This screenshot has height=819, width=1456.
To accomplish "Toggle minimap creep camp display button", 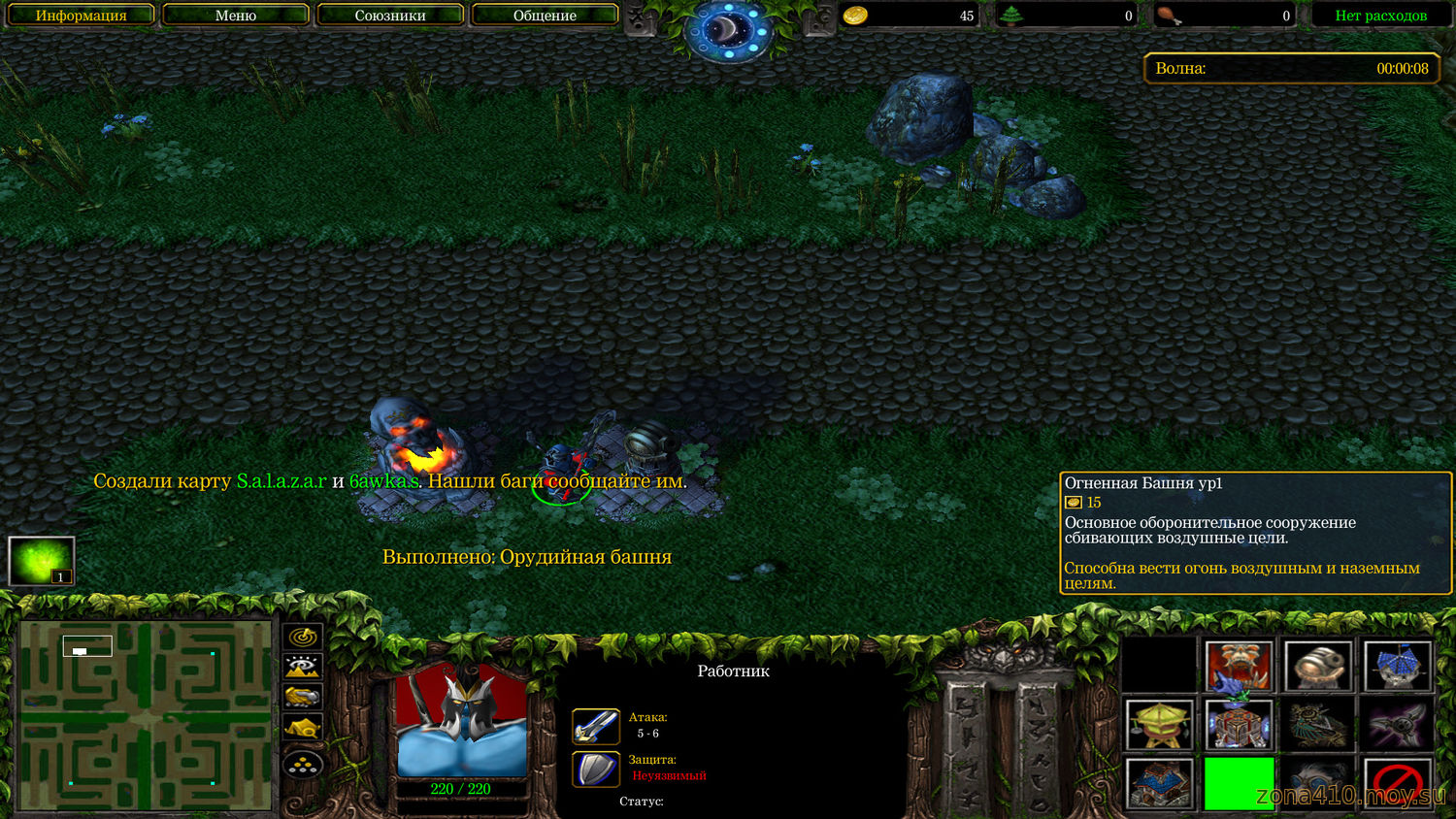I will click(303, 728).
